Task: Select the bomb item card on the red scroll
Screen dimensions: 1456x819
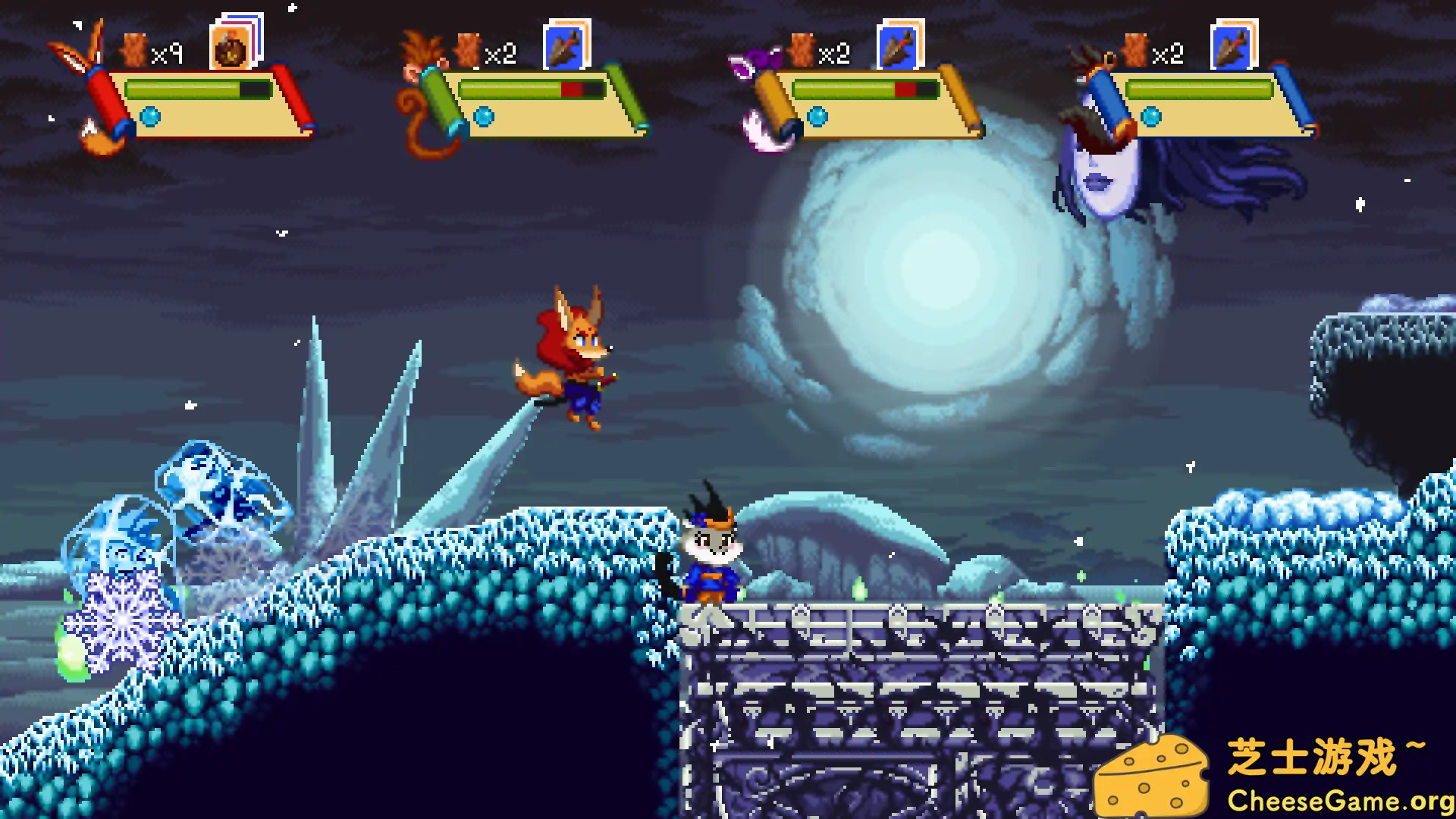Action: point(231,49)
